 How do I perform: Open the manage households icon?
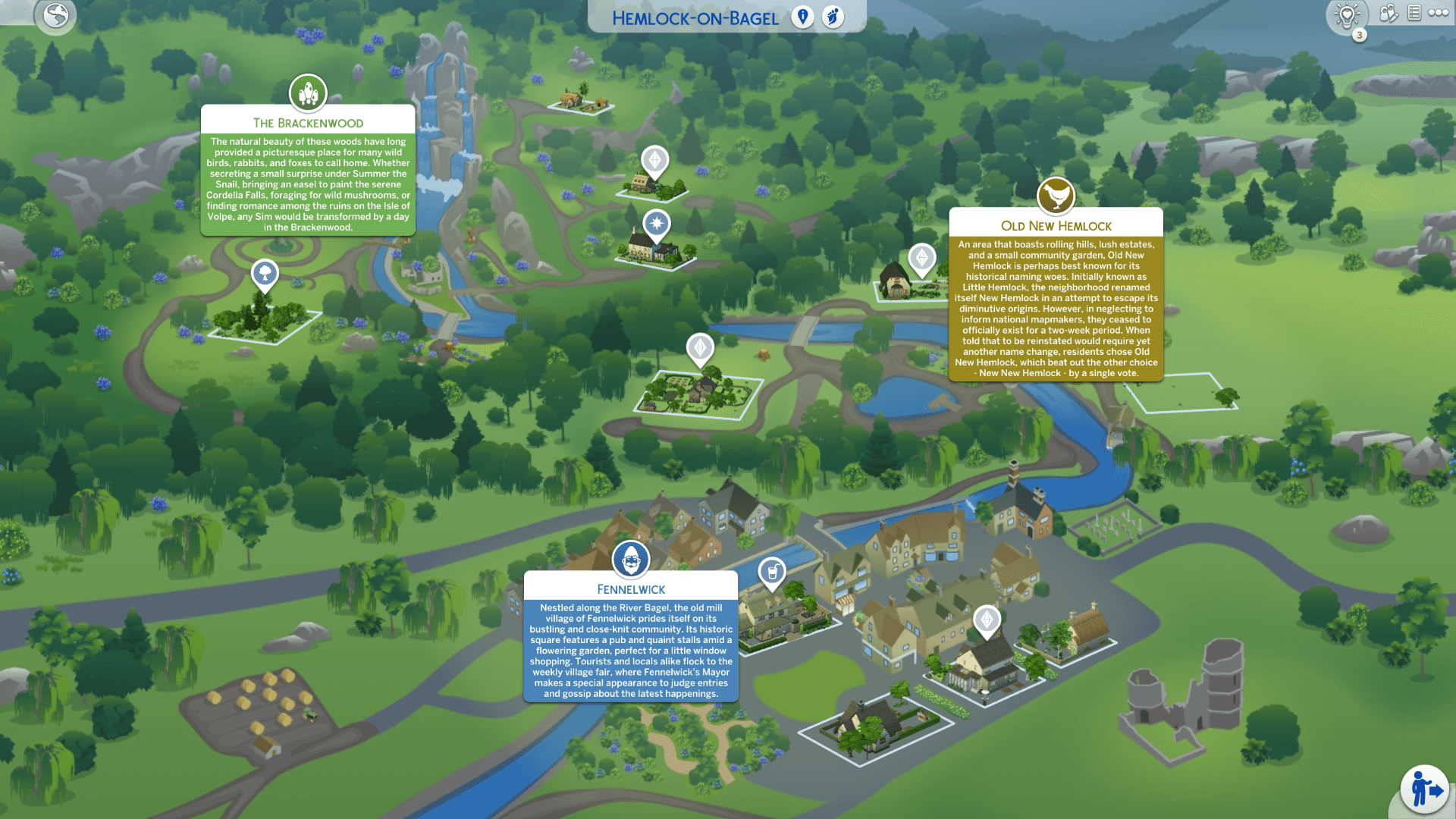coord(1388,13)
